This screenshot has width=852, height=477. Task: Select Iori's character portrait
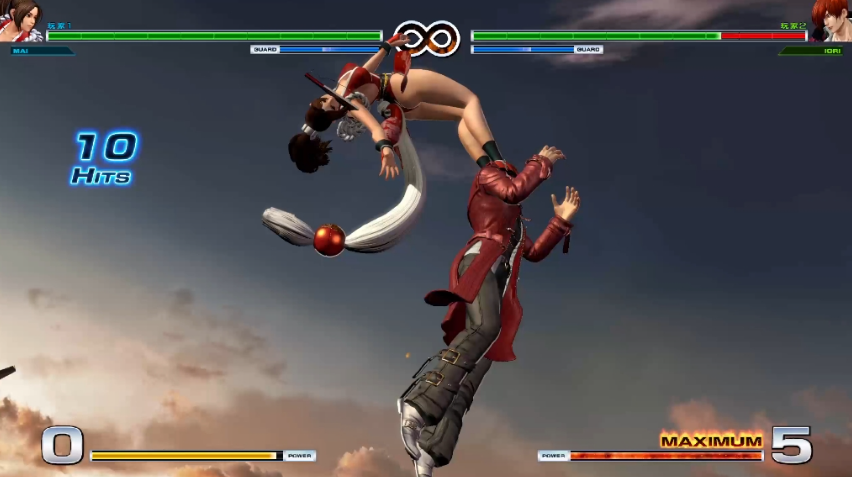tap(830, 20)
